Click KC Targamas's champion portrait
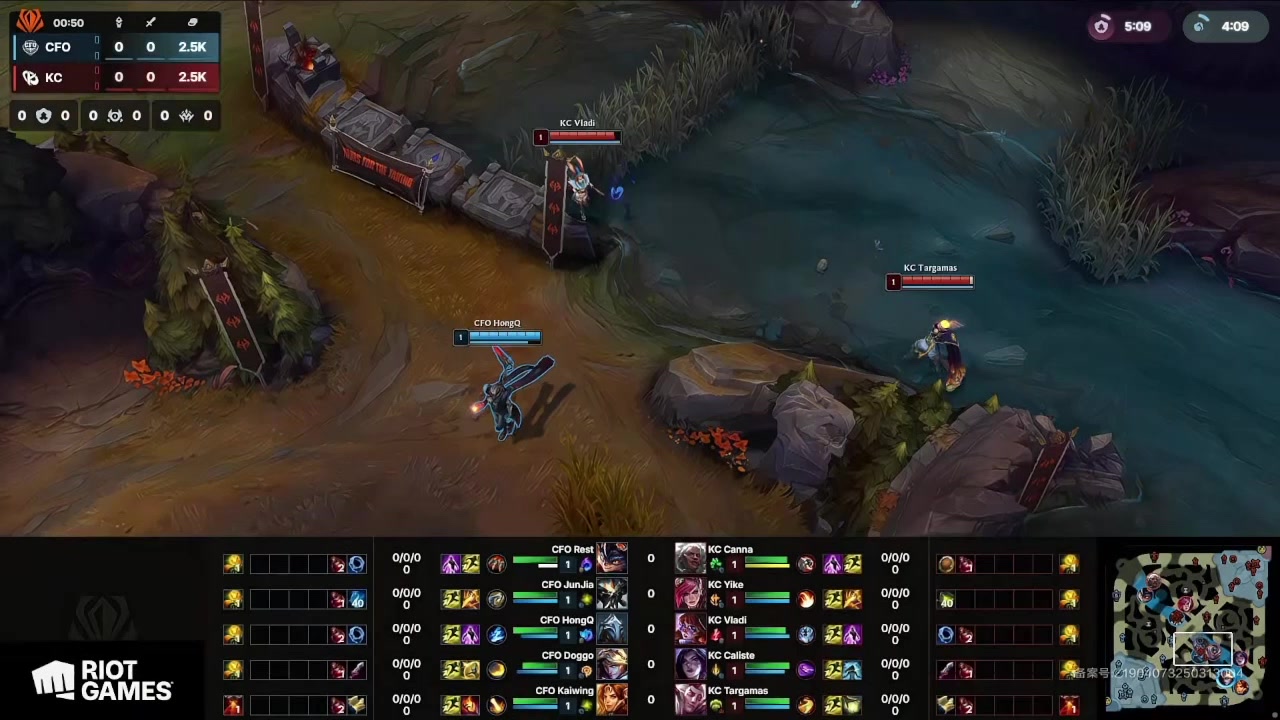This screenshot has width=1280, height=720. pos(690,699)
